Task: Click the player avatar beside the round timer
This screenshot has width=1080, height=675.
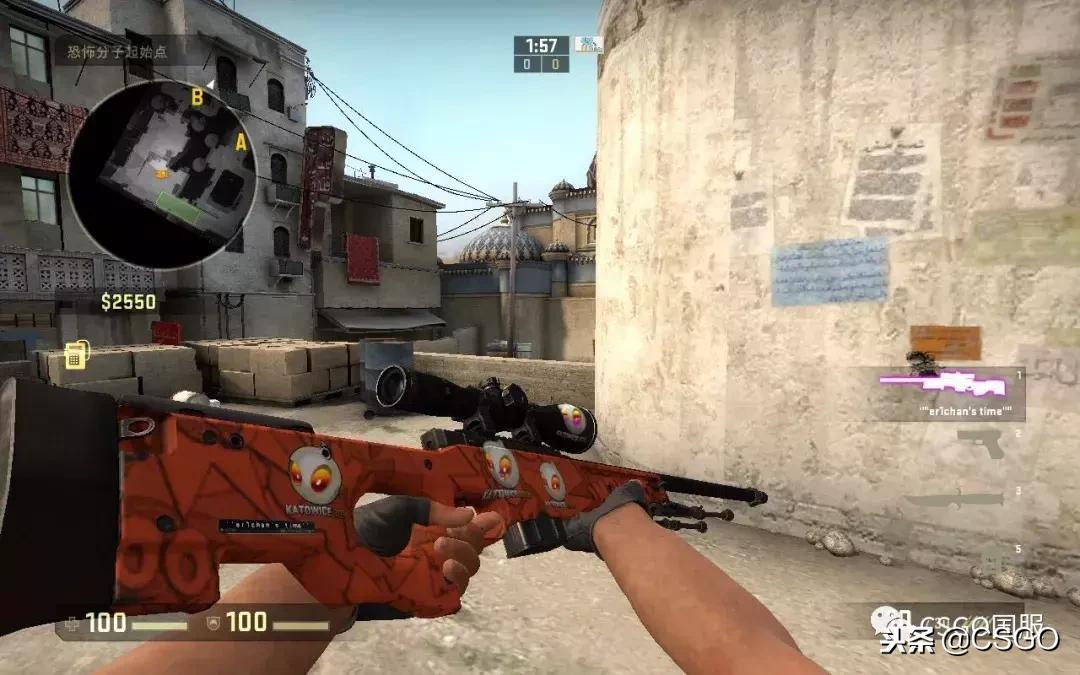Action: click(589, 45)
